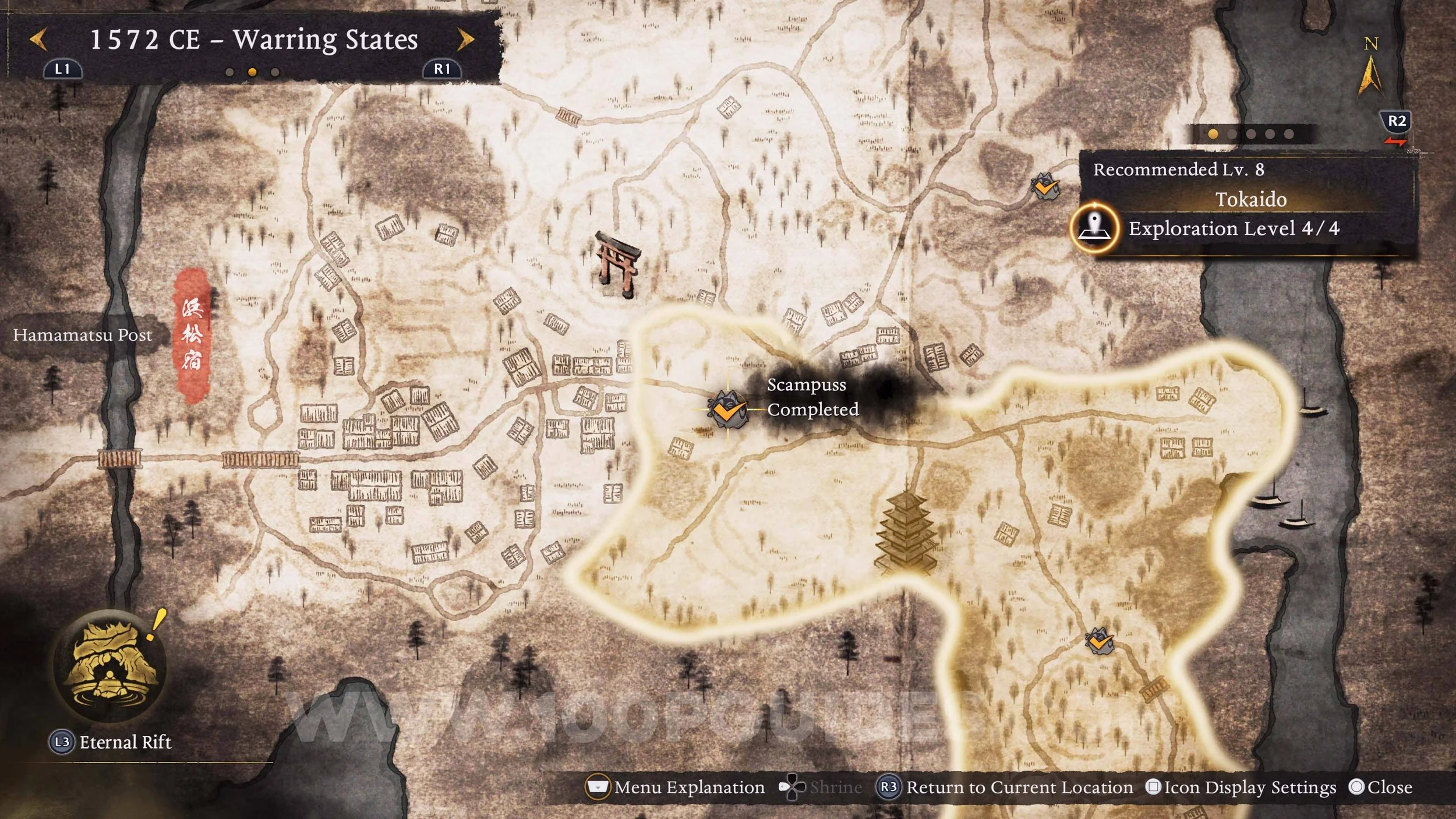Select the red torii gate map marker
The width and height of the screenshot is (1456, 819).
(617, 264)
